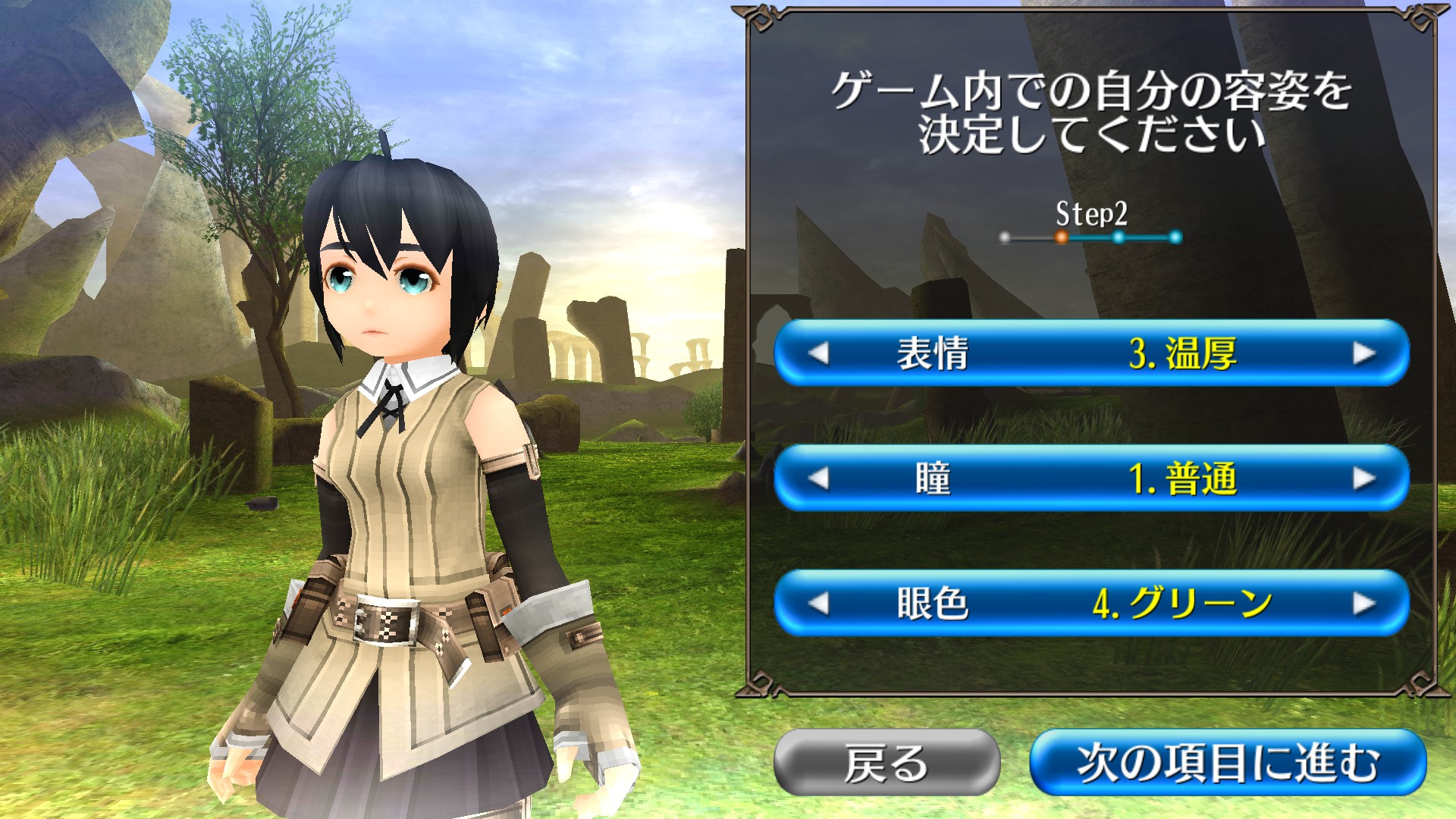This screenshot has height=819, width=1456.
Task: Select previous 瞳 pupil option
Action: pyautogui.click(x=818, y=479)
